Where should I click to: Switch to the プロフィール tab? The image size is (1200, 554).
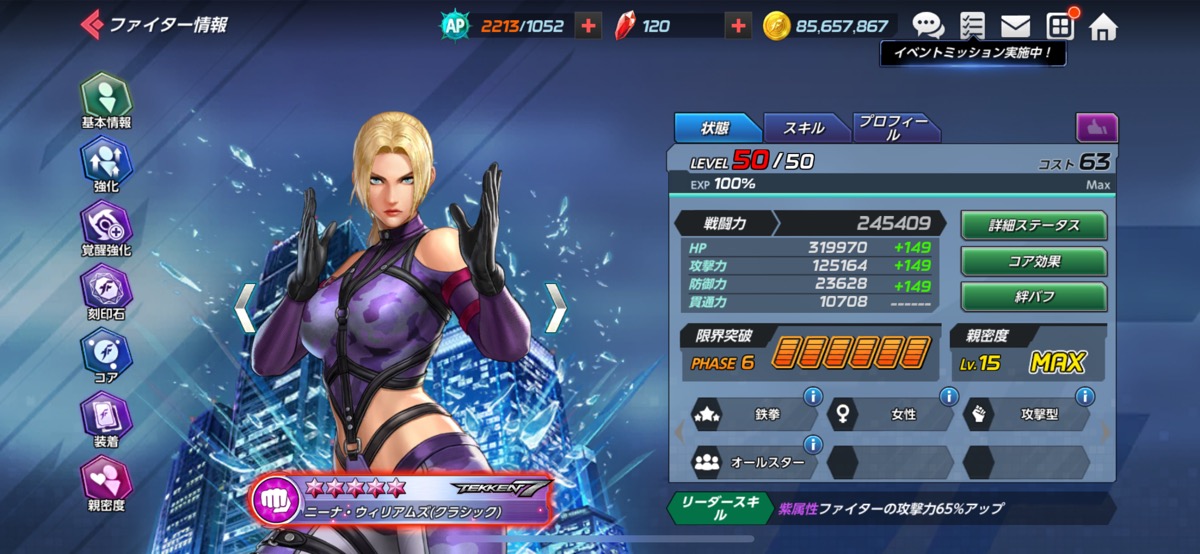893,127
